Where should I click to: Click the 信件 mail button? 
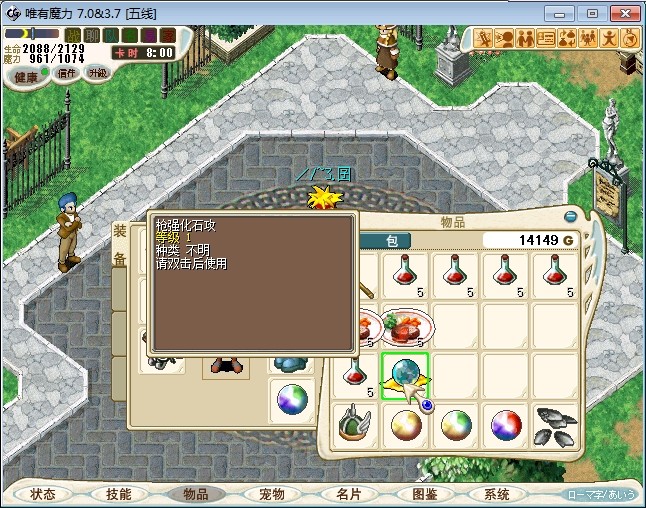66,73
